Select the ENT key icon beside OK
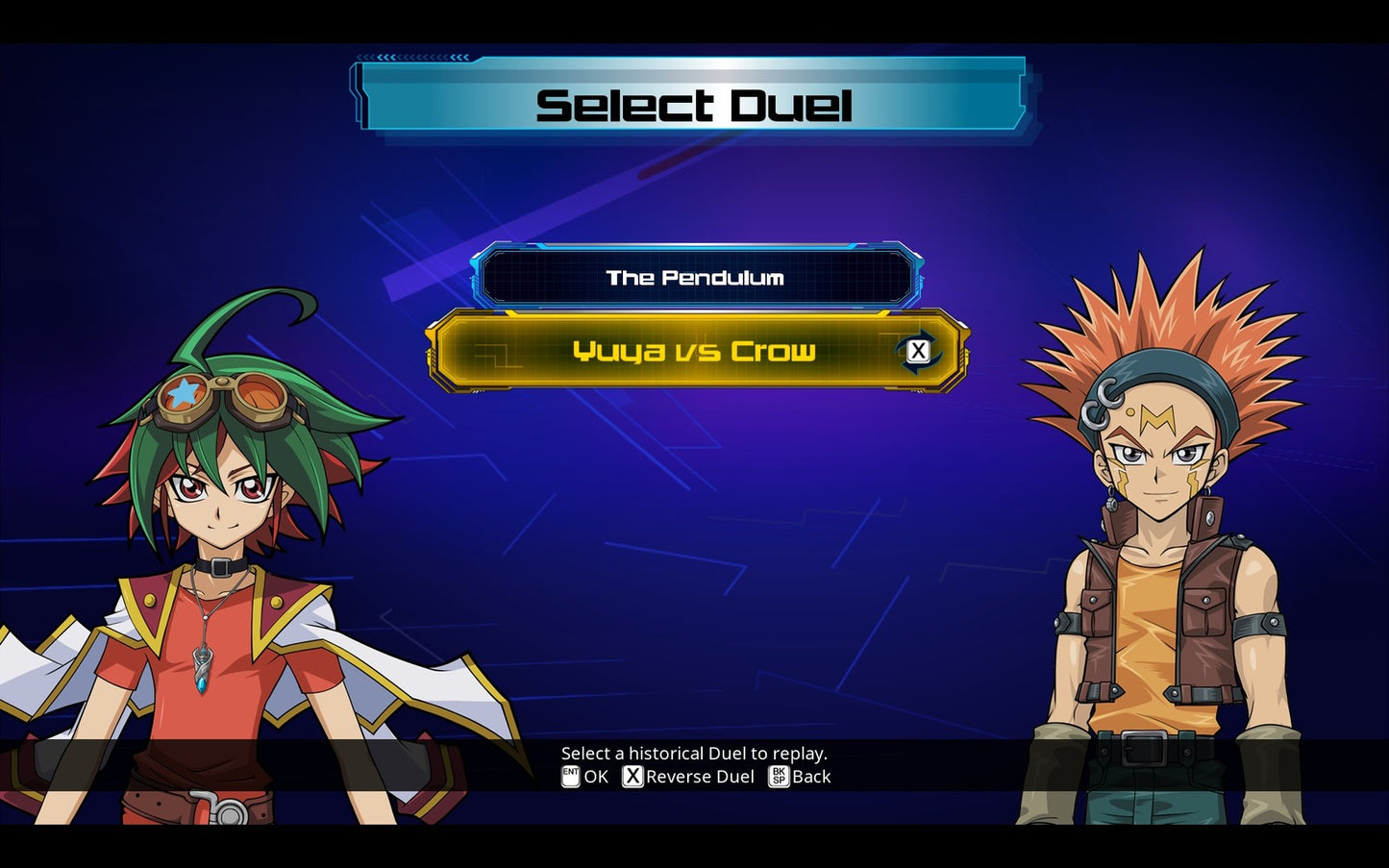The image size is (1389, 868). point(570,777)
